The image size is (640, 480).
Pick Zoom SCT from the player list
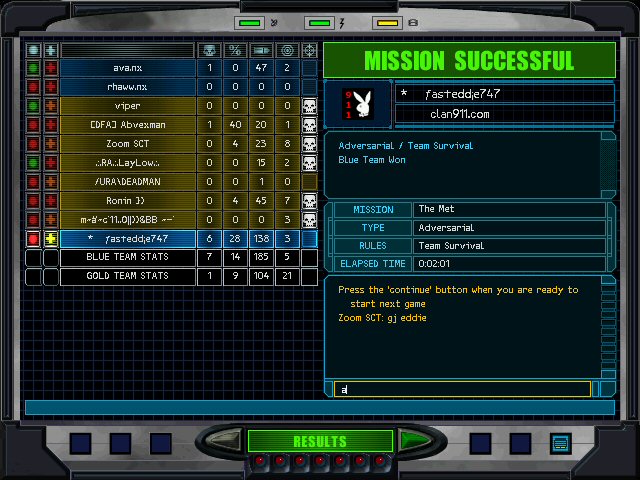coord(127,144)
